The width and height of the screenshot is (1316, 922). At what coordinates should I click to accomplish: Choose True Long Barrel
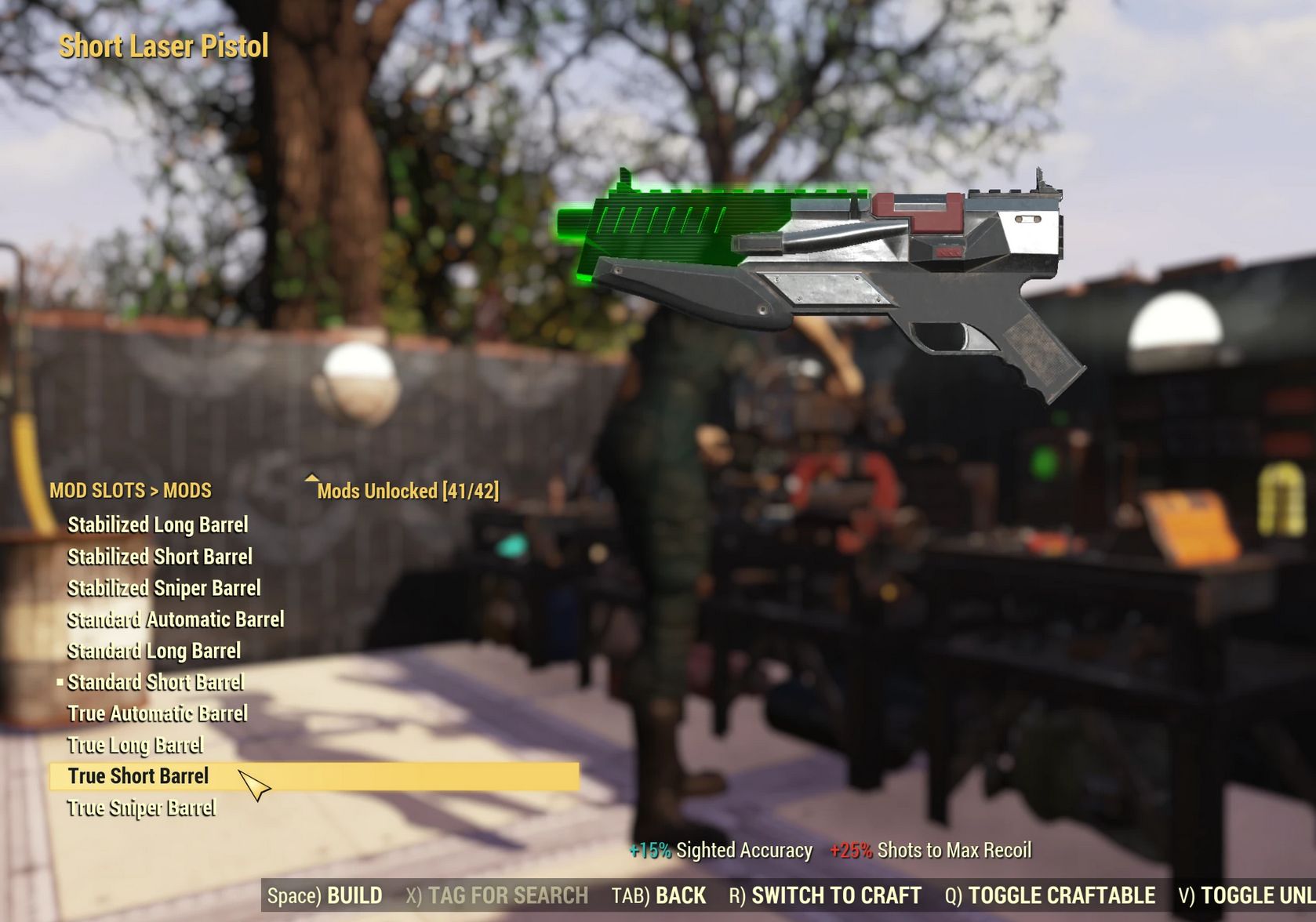[x=135, y=745]
